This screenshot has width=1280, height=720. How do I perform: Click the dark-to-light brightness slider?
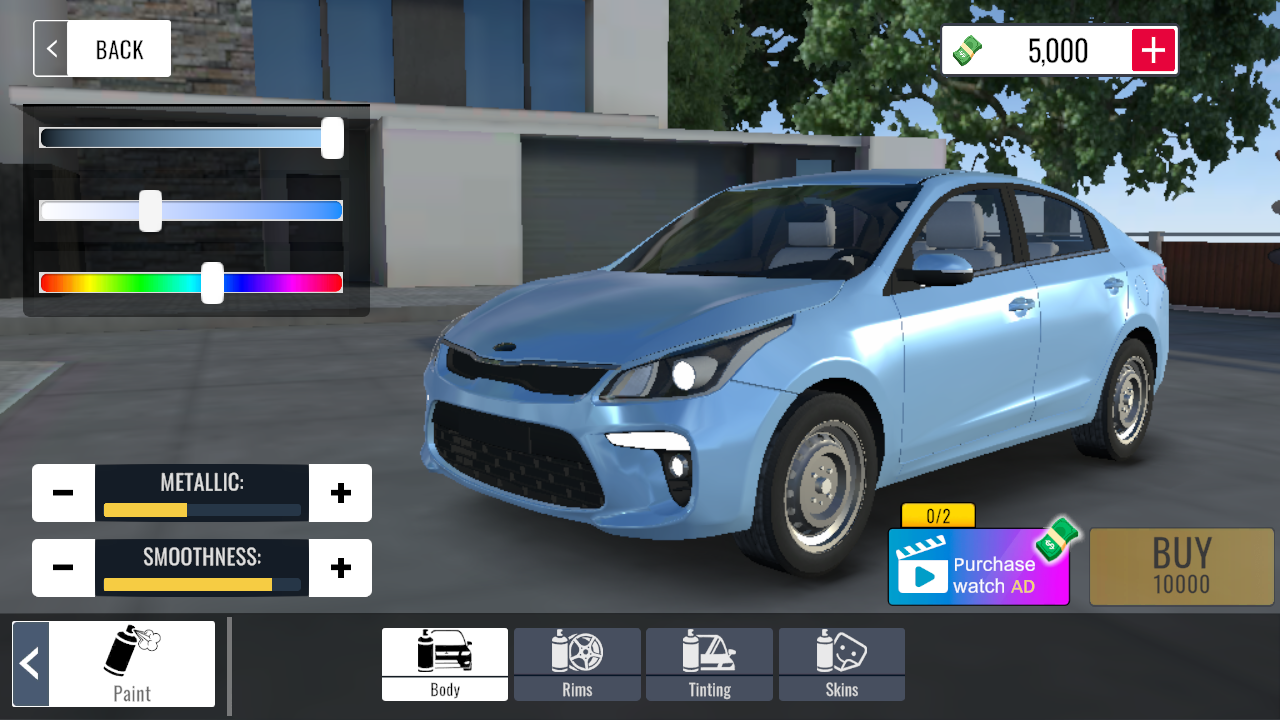pyautogui.click(x=191, y=138)
